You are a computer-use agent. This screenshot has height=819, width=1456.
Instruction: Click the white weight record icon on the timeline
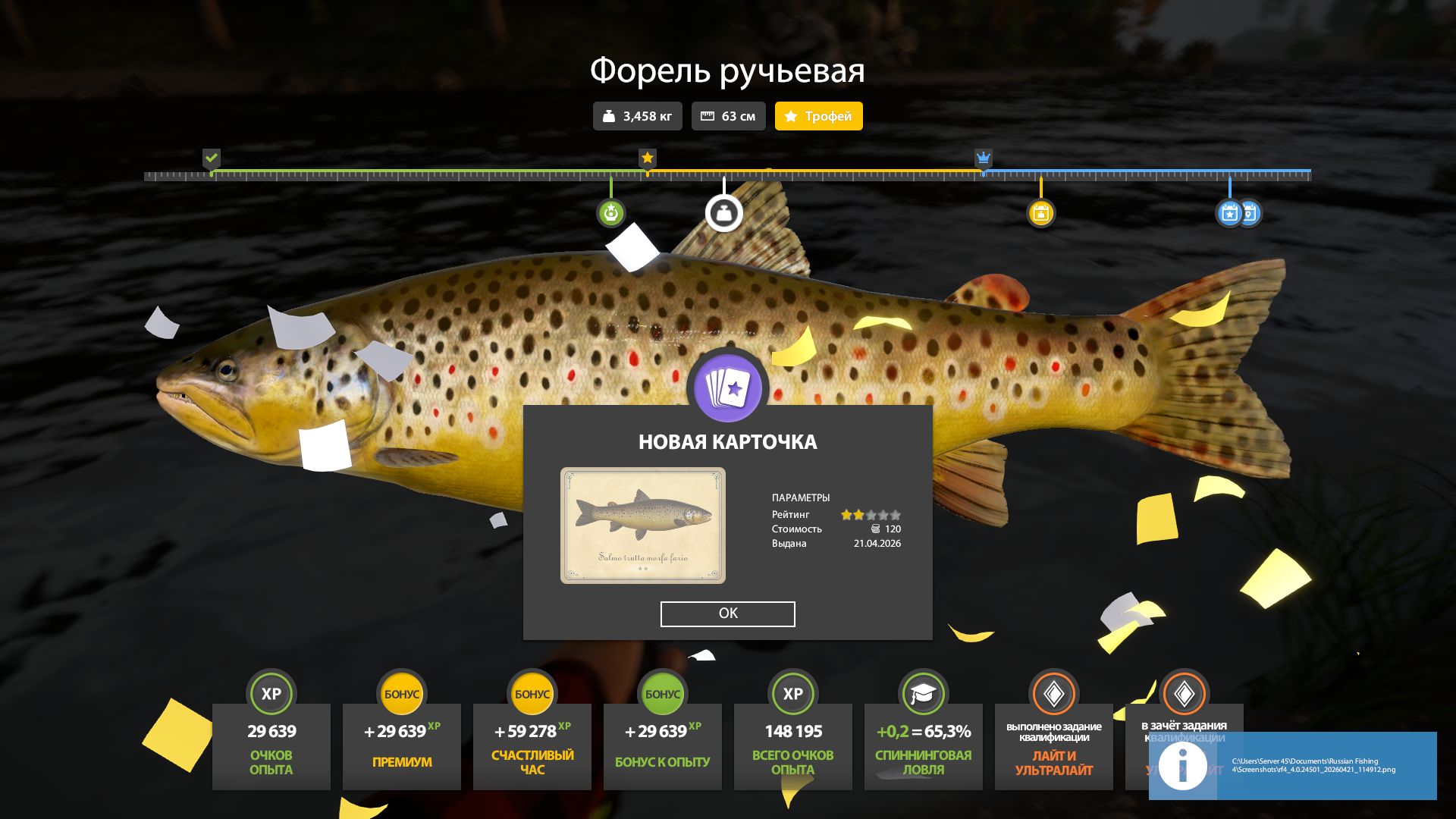(x=723, y=213)
